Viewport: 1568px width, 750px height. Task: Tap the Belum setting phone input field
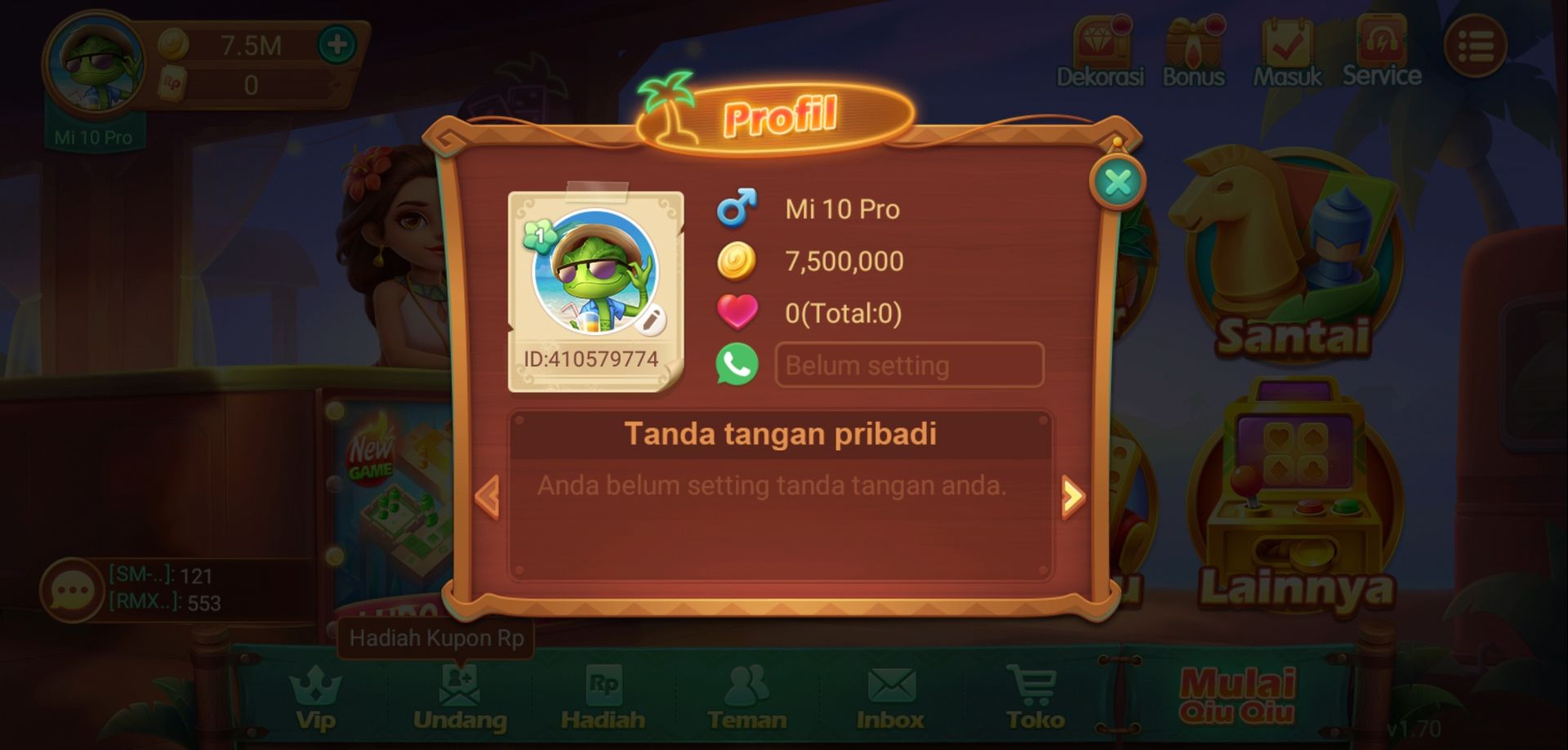click(908, 364)
